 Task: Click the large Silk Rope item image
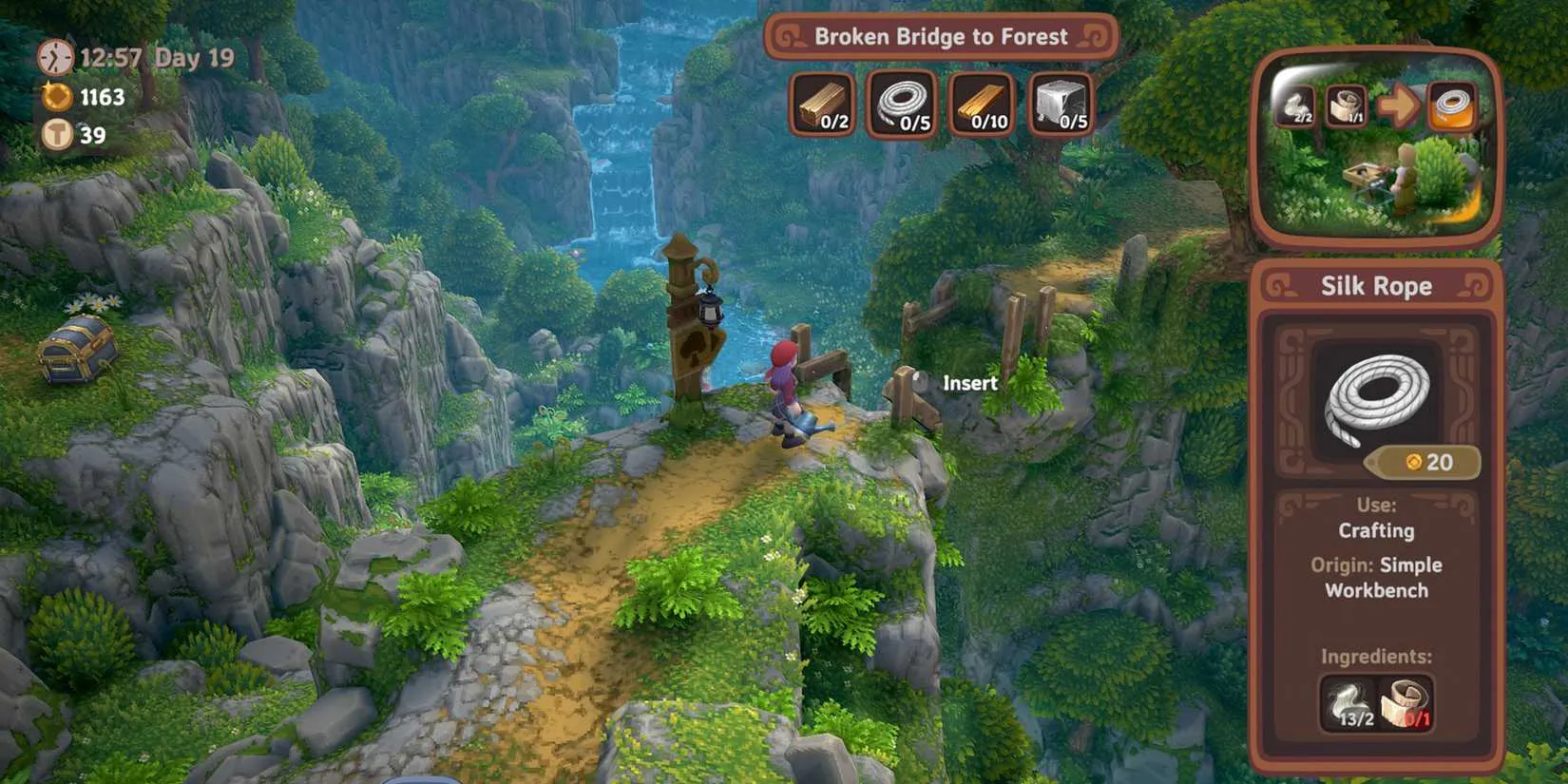tap(1376, 397)
